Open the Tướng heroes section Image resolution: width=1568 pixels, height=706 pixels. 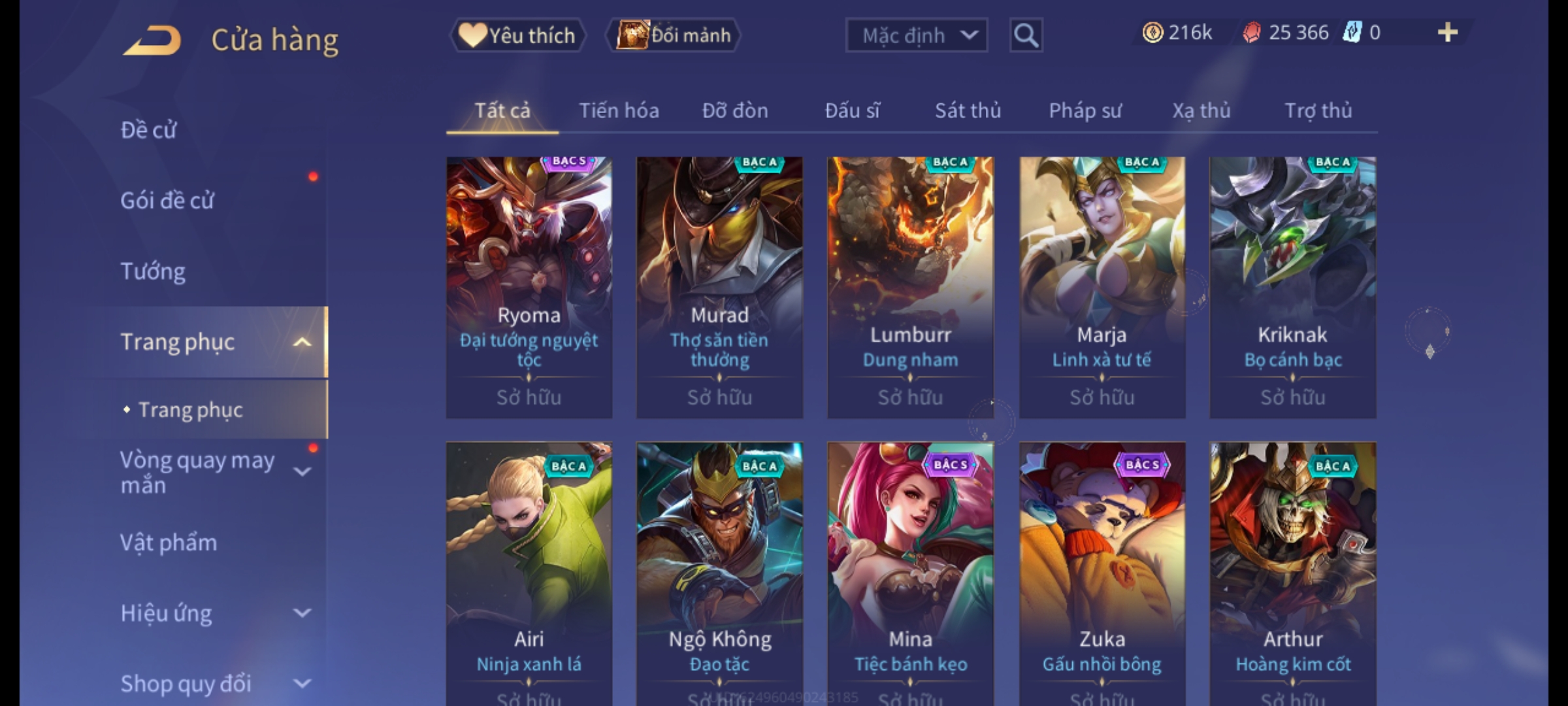[154, 271]
